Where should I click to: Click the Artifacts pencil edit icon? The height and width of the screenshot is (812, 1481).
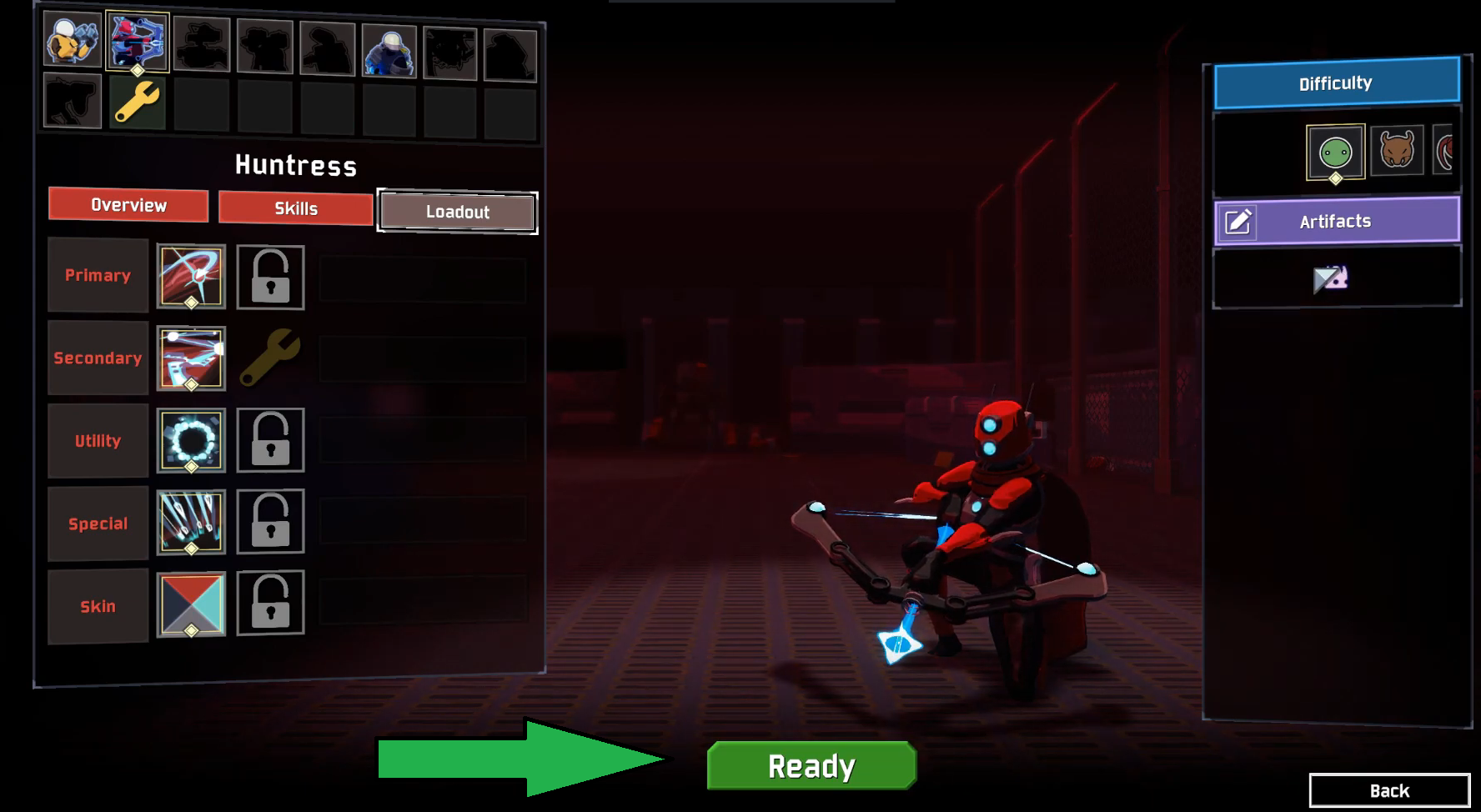click(1239, 221)
